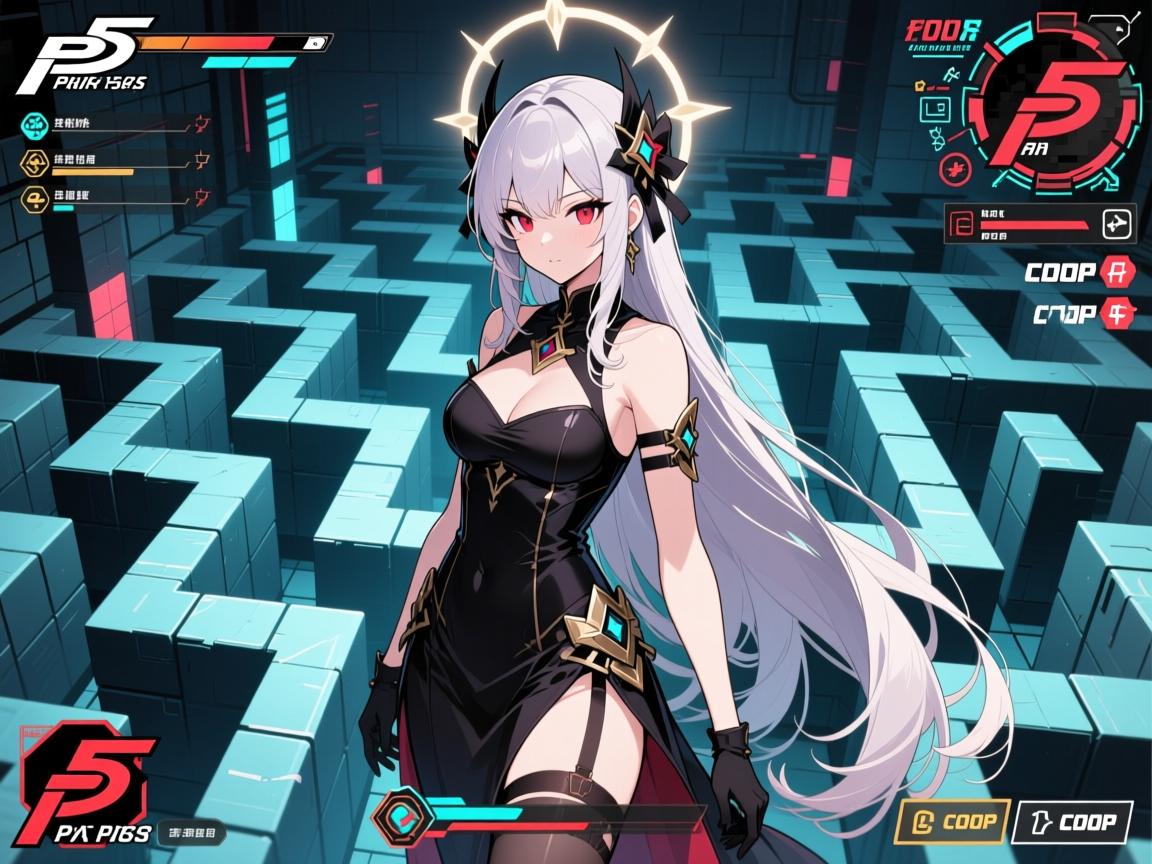1152x864 pixels.
Task: Click the white-bordered COOP button
Action: tap(1072, 822)
